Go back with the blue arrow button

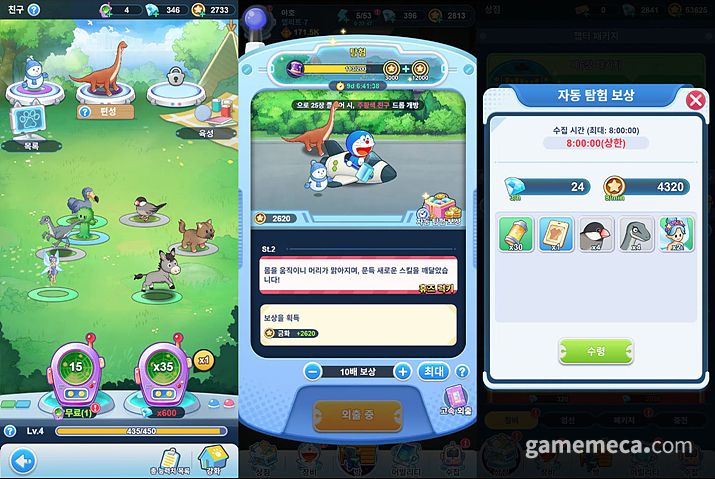pyautogui.click(x=18, y=461)
